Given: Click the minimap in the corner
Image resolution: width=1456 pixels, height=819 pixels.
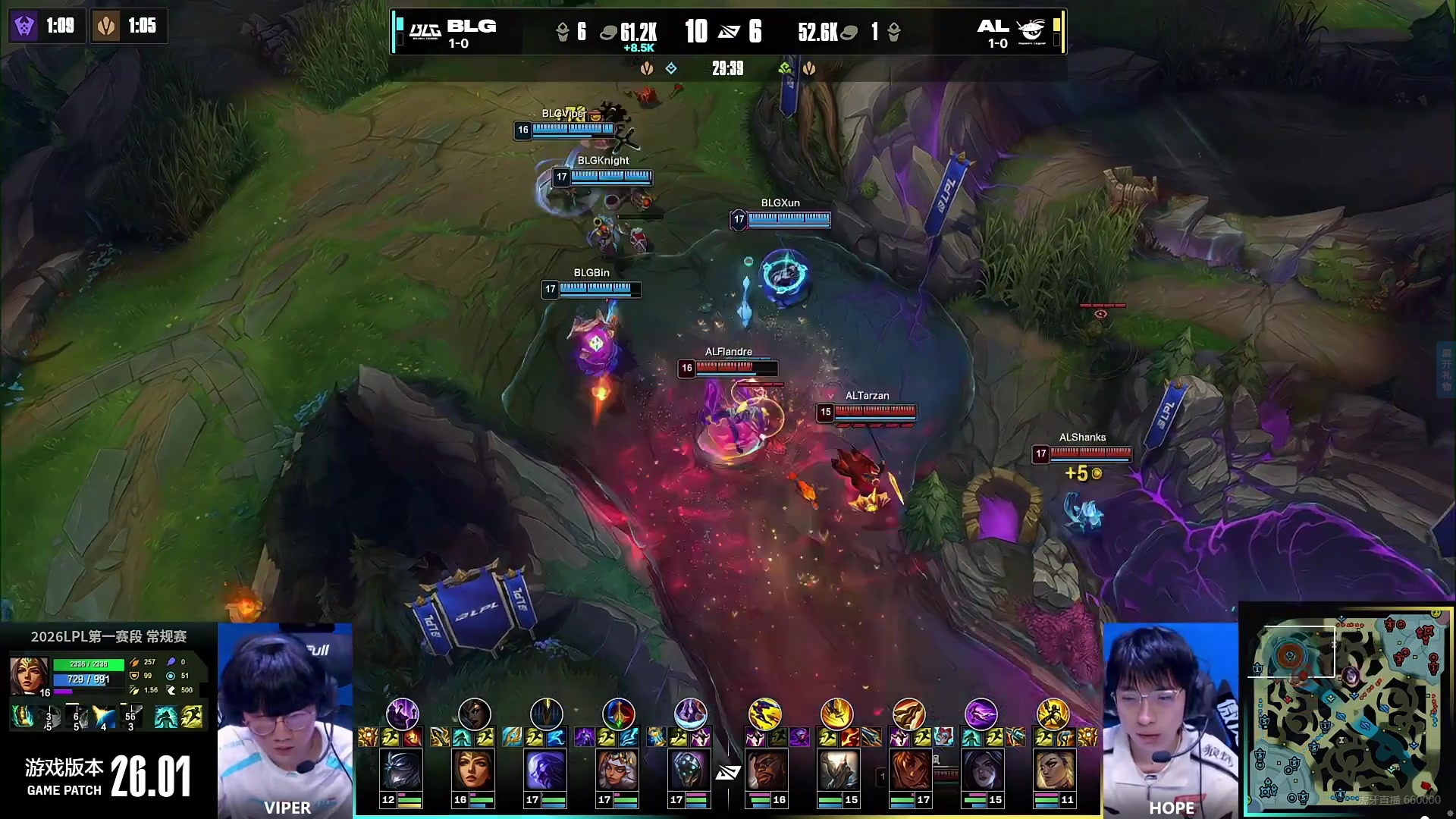Looking at the screenshot, I should (1348, 710).
